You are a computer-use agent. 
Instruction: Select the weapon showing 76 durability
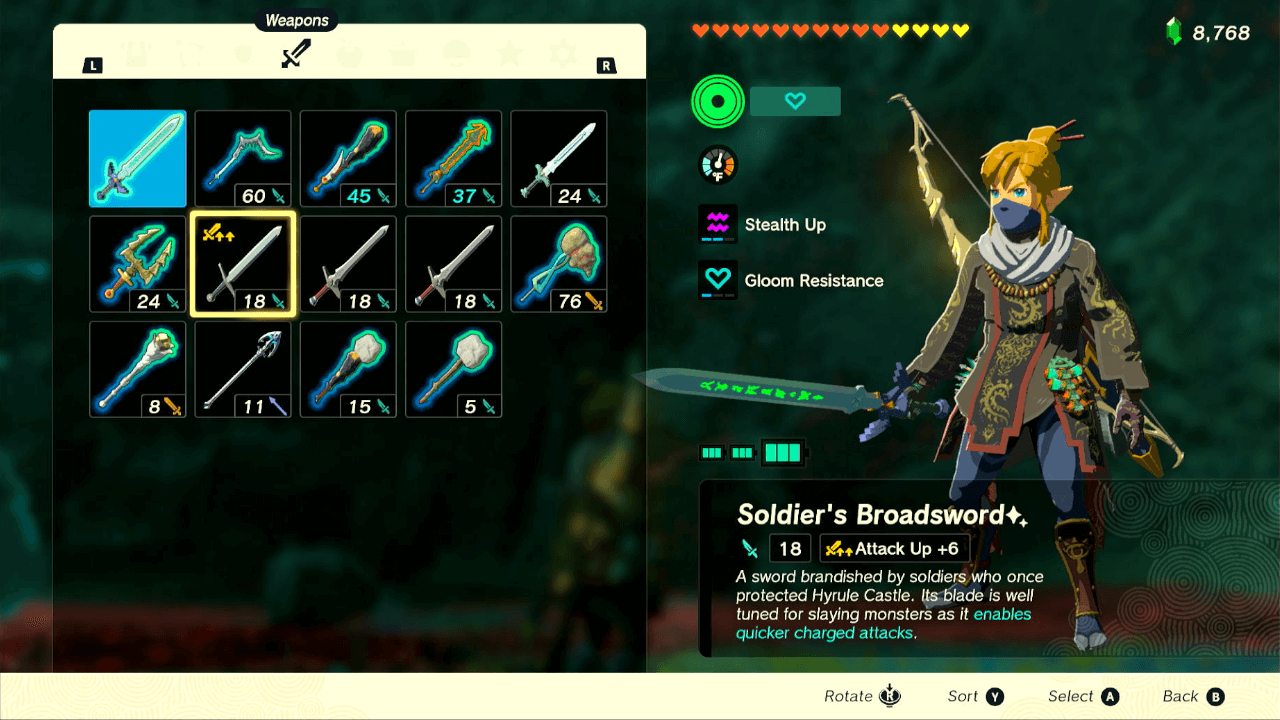(559, 264)
